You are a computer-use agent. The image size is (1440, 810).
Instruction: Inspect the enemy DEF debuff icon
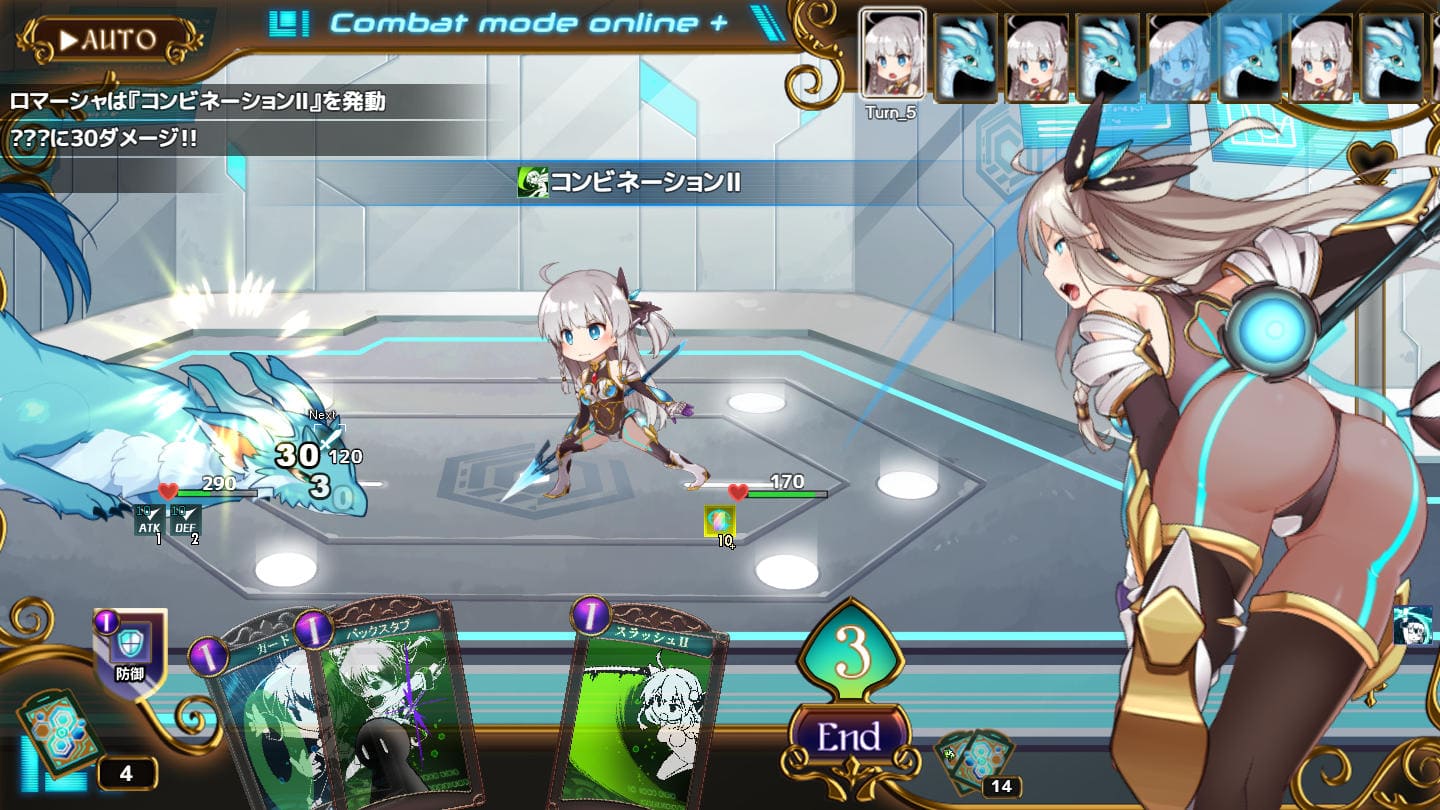[185, 520]
